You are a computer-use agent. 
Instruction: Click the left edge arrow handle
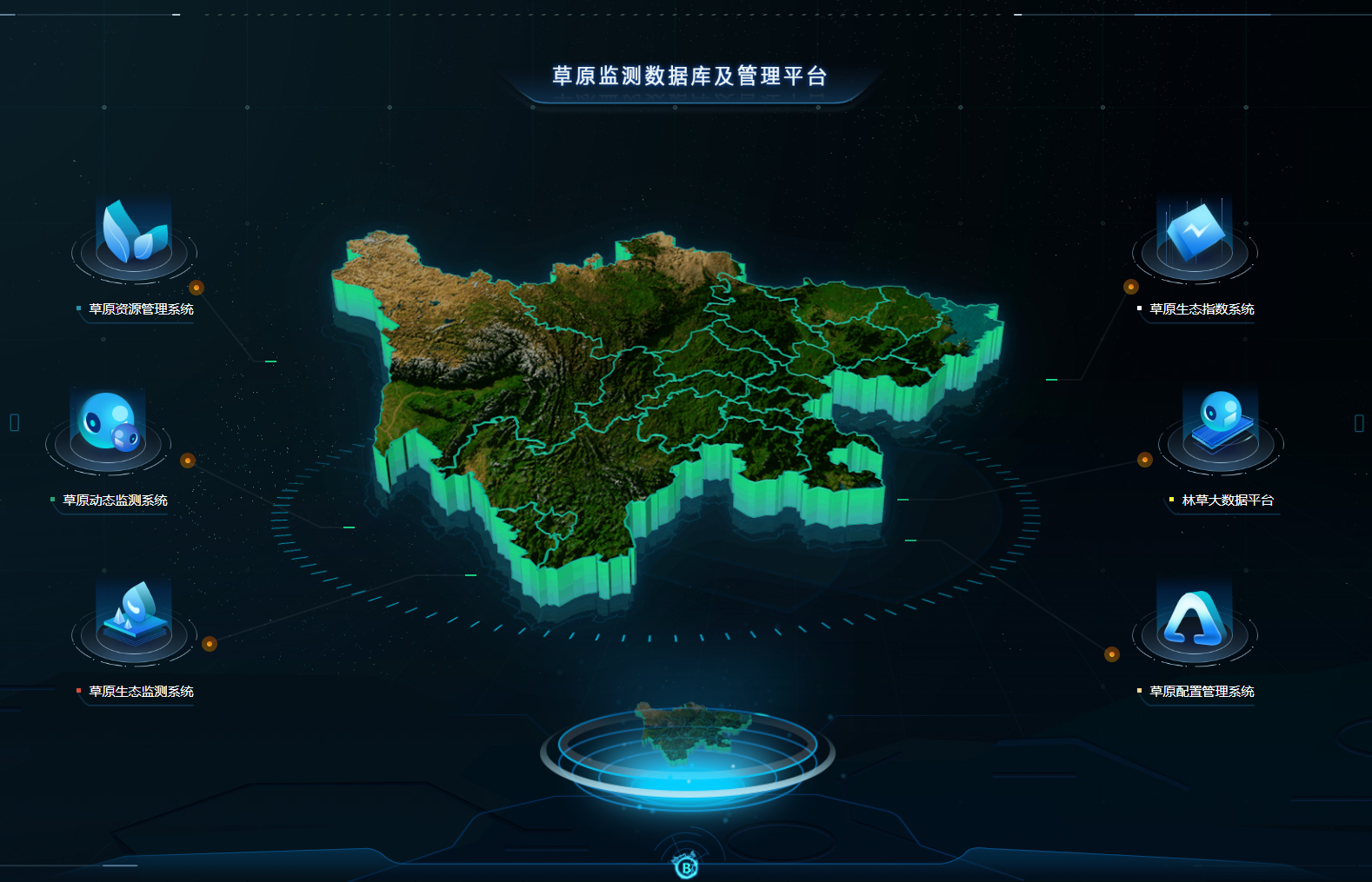click(14, 422)
